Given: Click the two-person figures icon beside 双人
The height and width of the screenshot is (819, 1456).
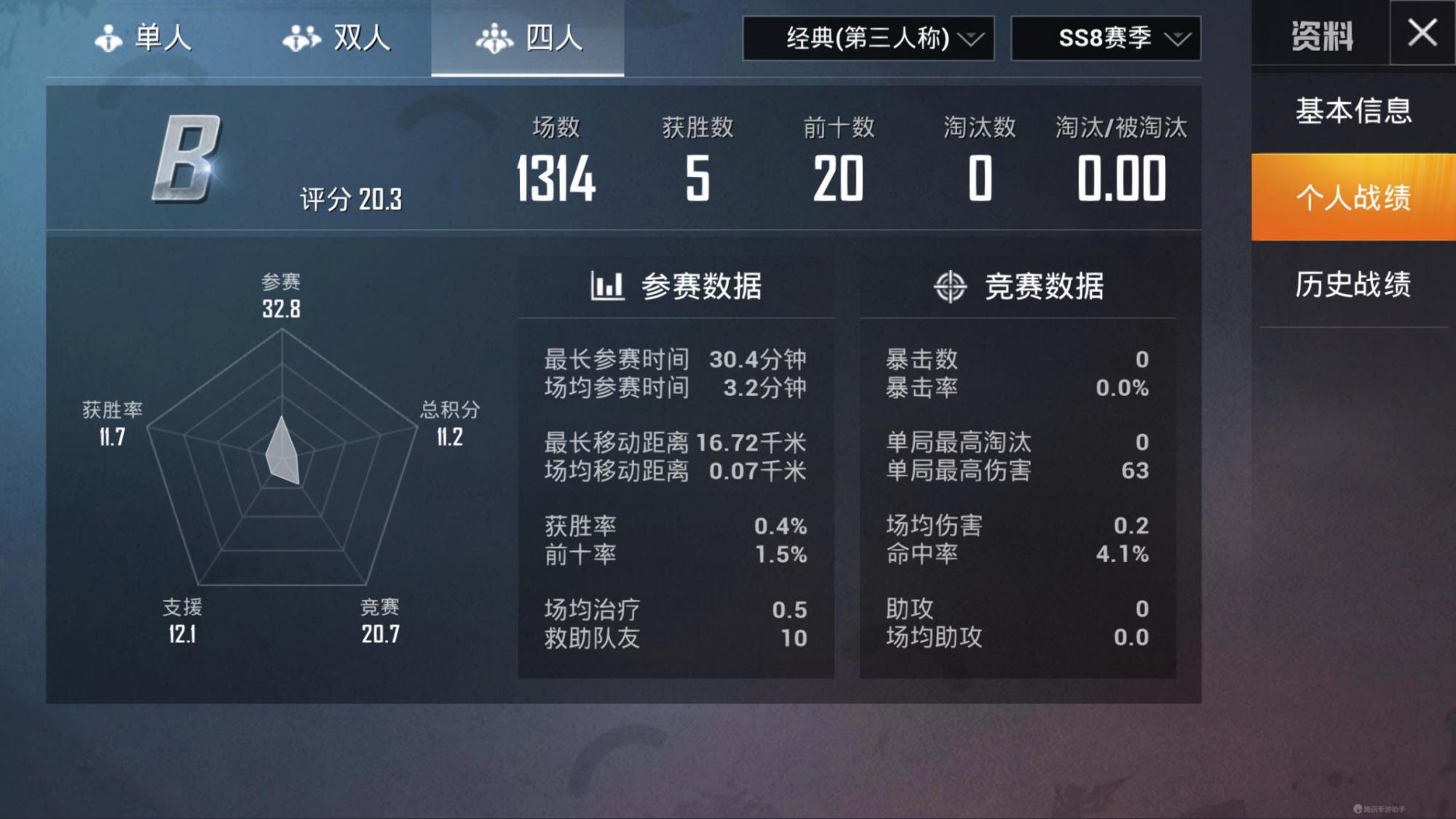Looking at the screenshot, I should [300, 36].
